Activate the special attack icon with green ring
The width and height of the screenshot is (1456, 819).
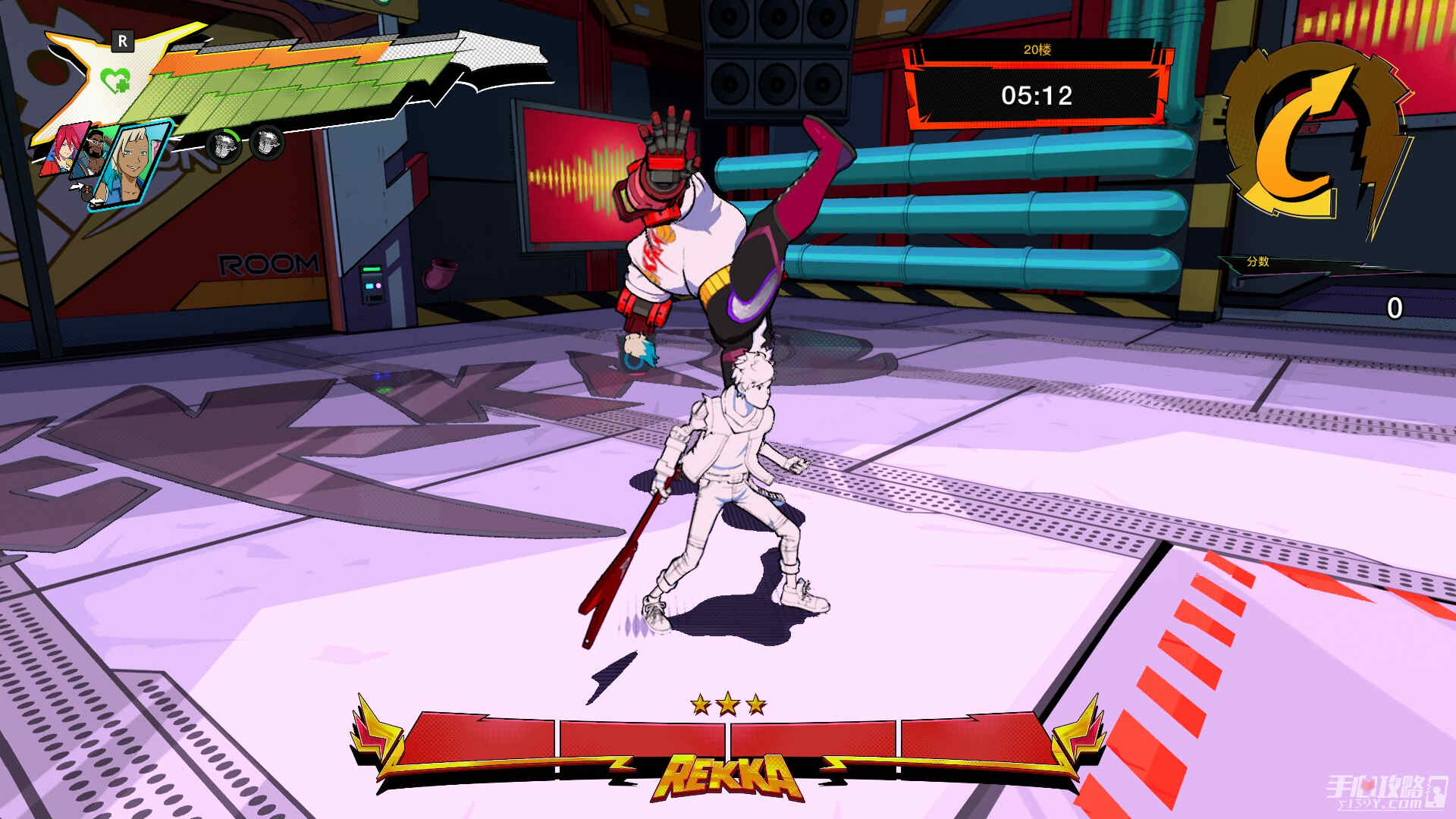click(x=225, y=144)
